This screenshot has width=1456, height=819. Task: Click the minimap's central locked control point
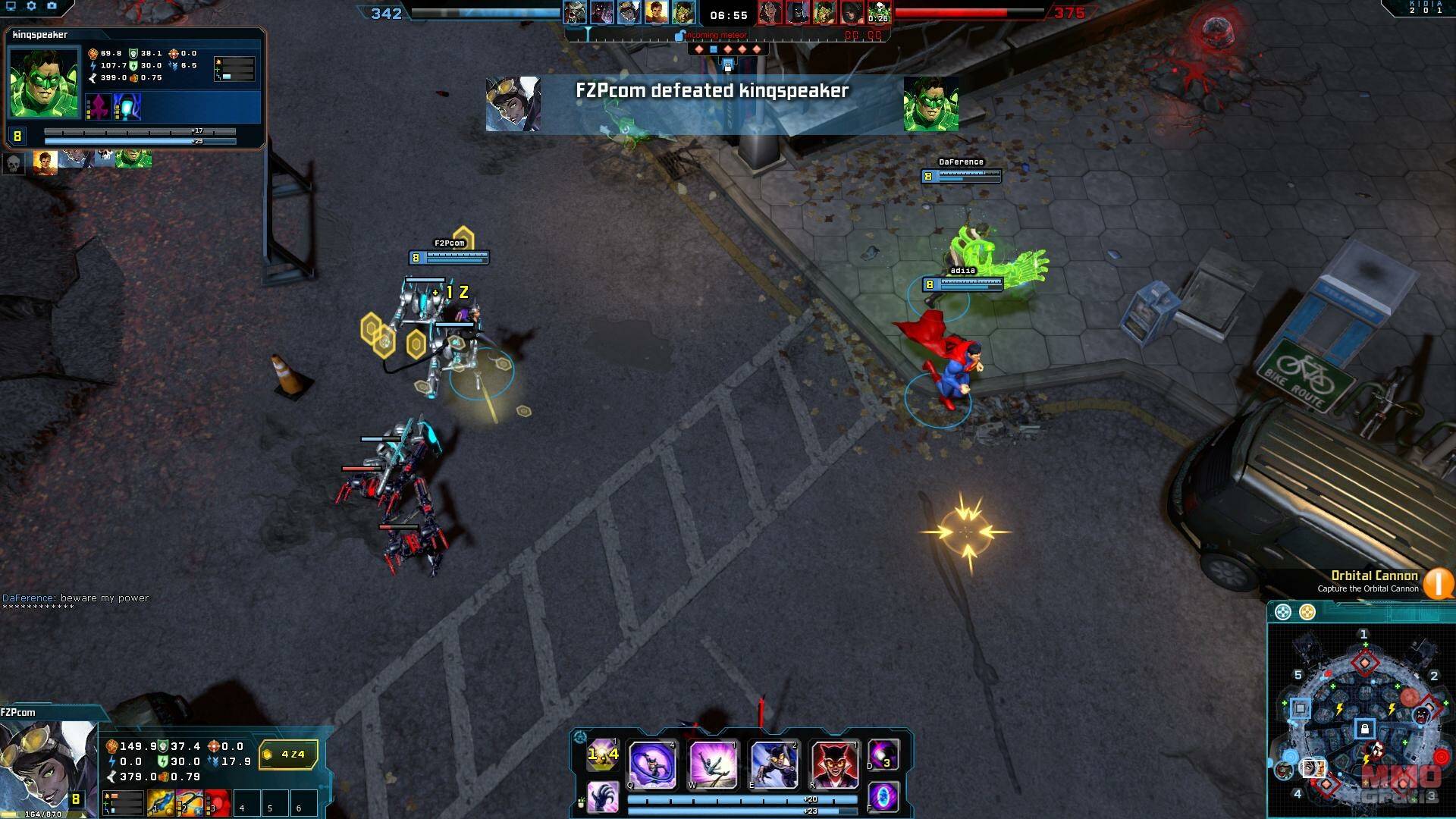point(1364,730)
